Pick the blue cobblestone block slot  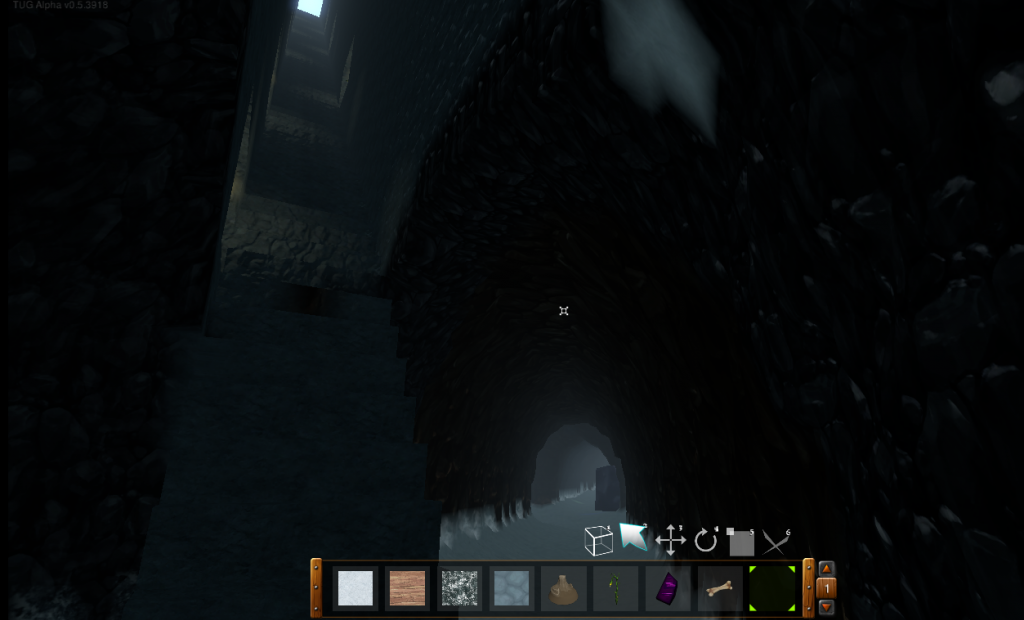pos(512,588)
